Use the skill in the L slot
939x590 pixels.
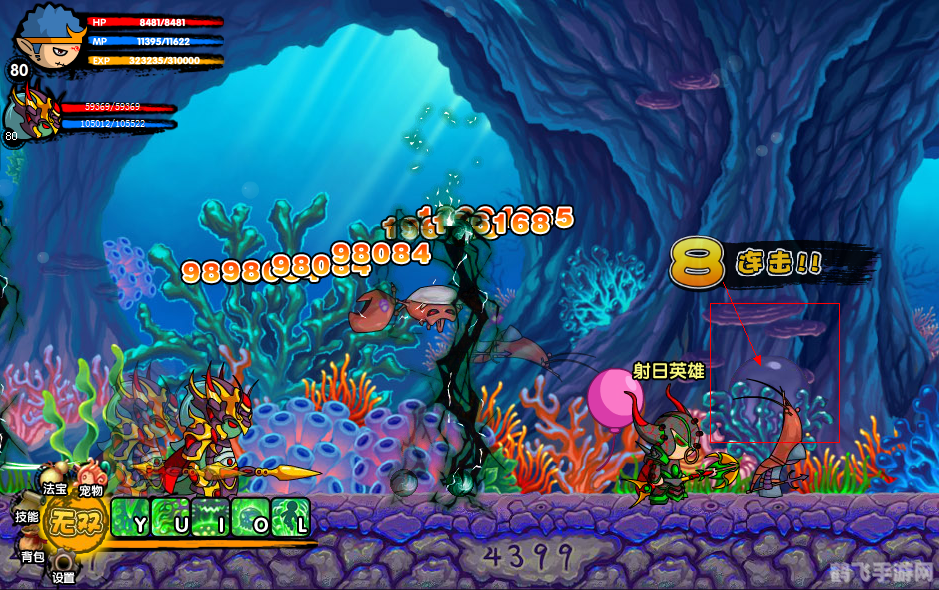coord(291,517)
